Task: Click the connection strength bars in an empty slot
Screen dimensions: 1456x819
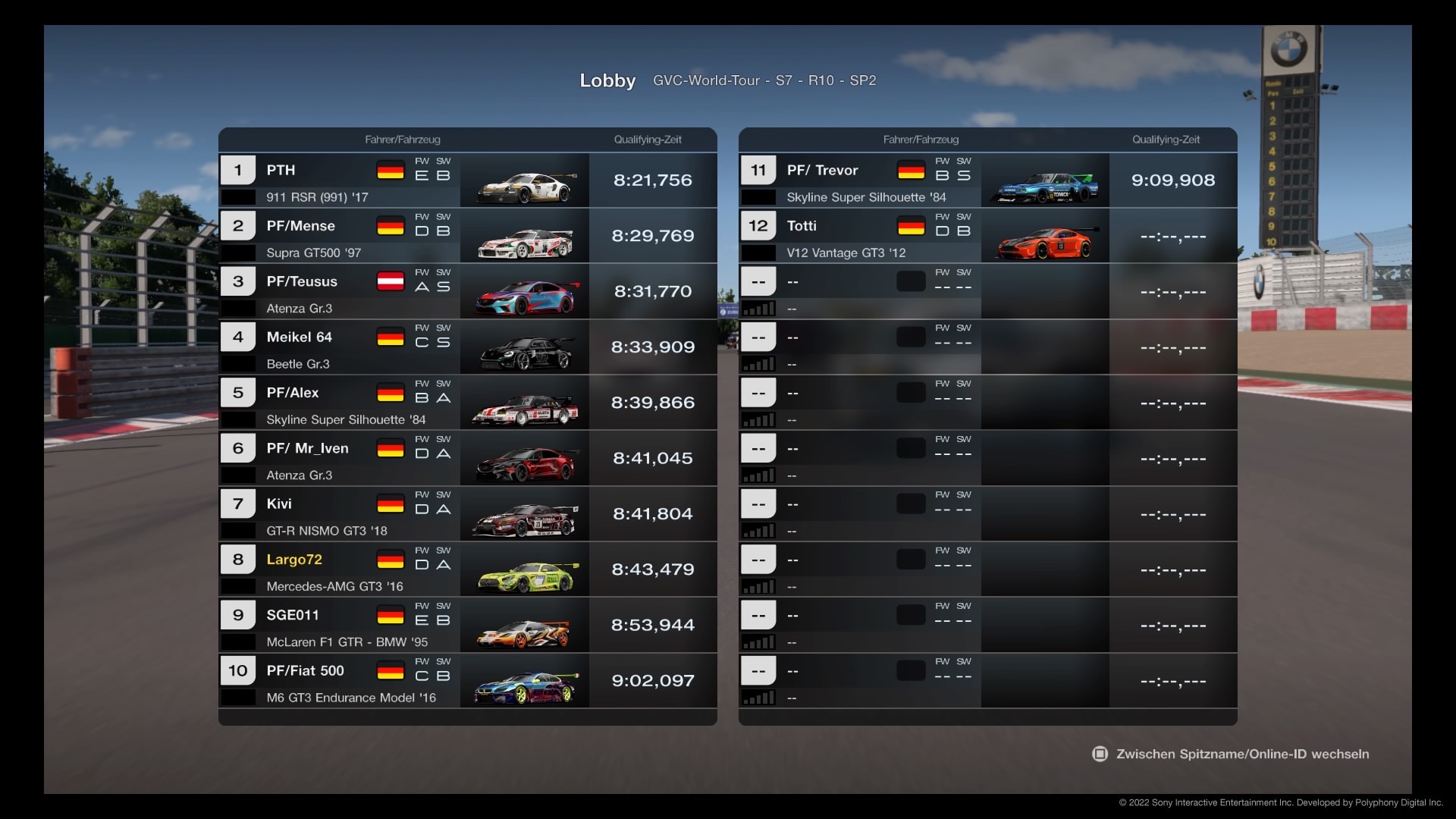Action: point(761,308)
